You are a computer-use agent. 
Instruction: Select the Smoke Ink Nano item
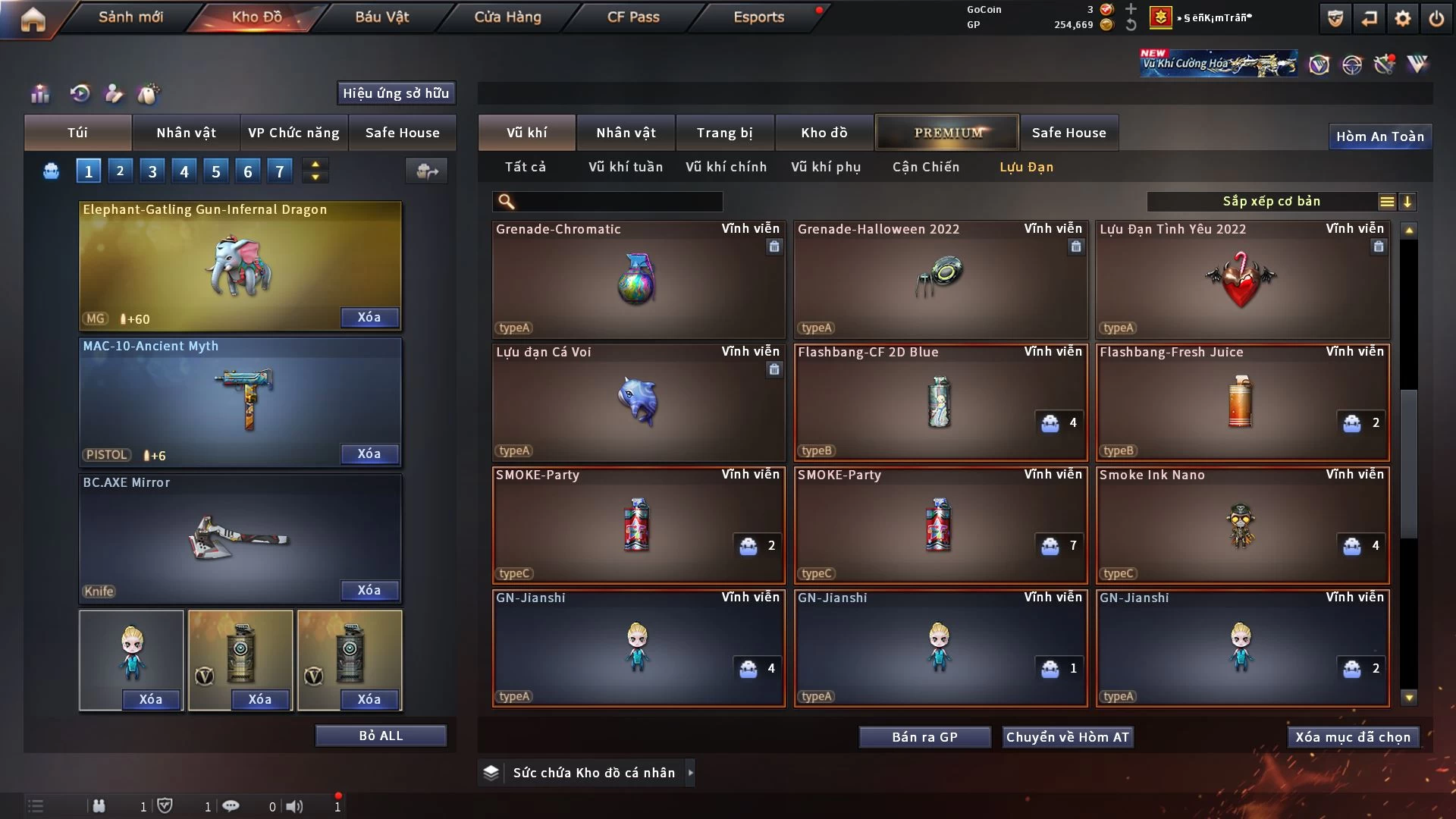[1241, 525]
